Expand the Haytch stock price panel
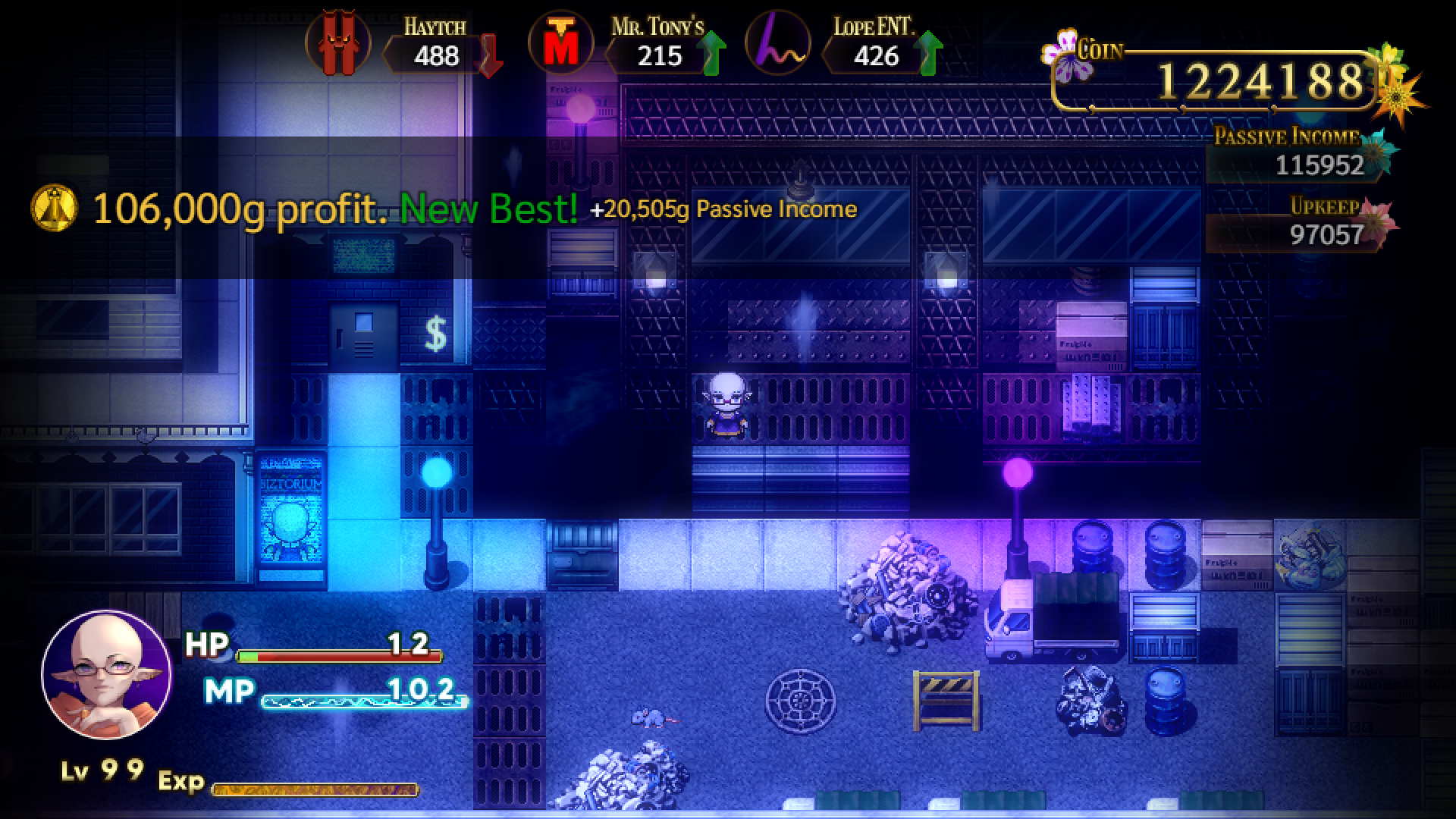 tap(433, 53)
